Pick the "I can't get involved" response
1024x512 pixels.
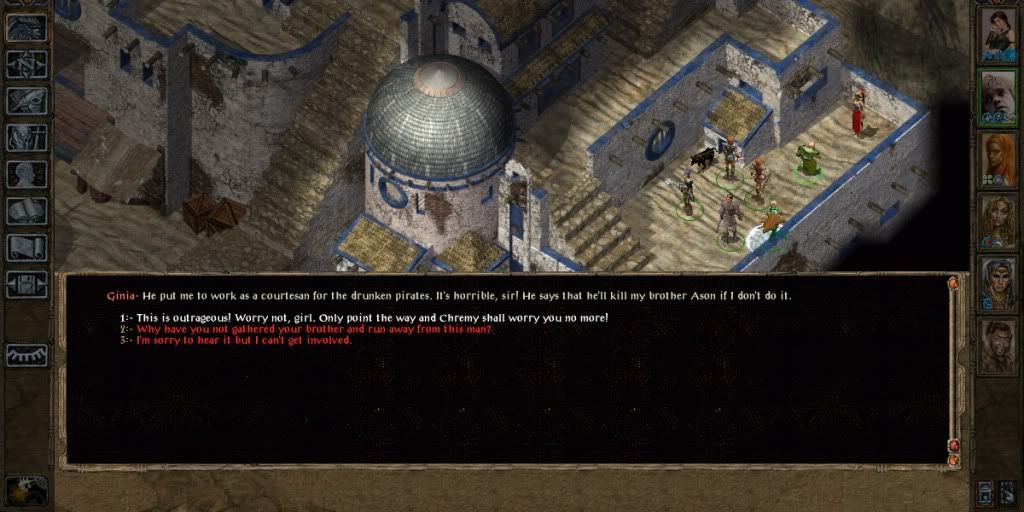244,340
